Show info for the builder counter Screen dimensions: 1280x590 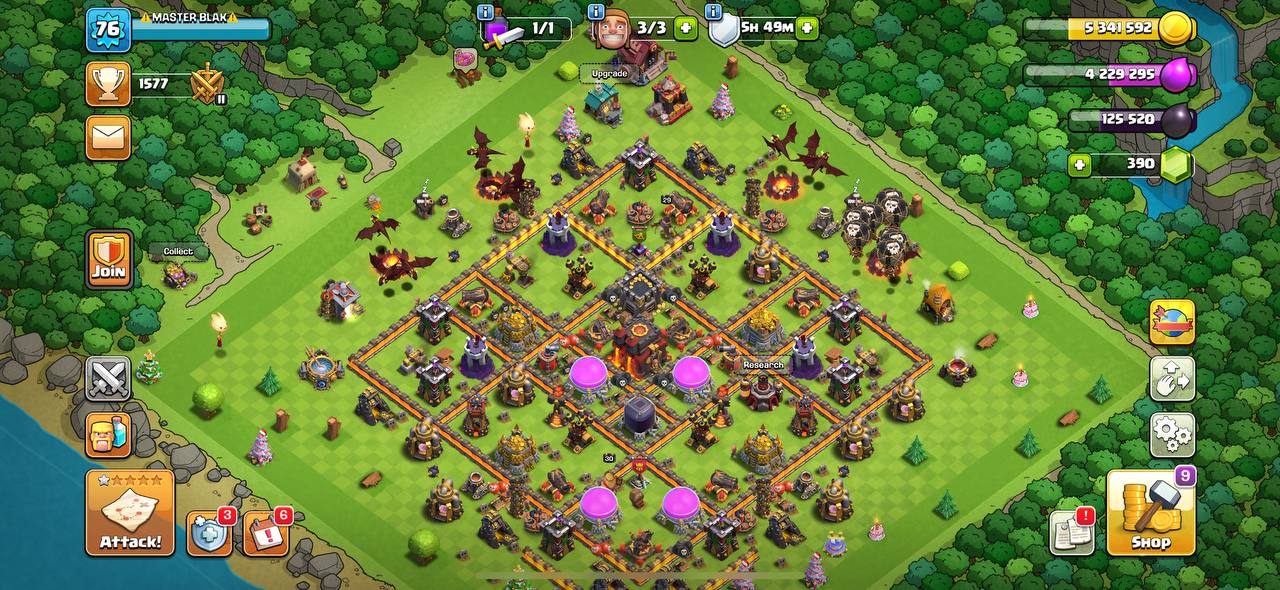[596, 12]
